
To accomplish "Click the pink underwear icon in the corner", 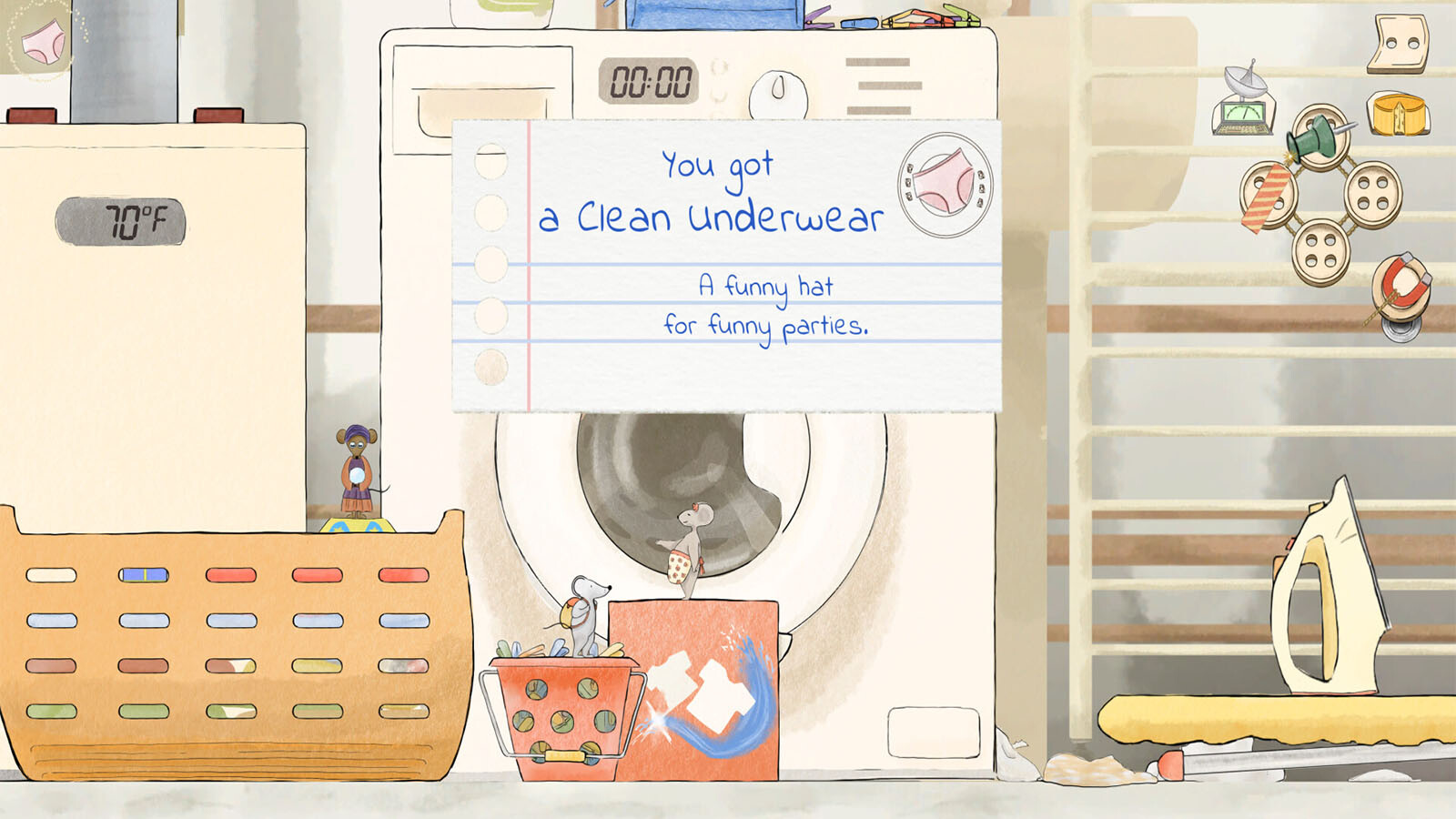I will pyautogui.click(x=43, y=41).
